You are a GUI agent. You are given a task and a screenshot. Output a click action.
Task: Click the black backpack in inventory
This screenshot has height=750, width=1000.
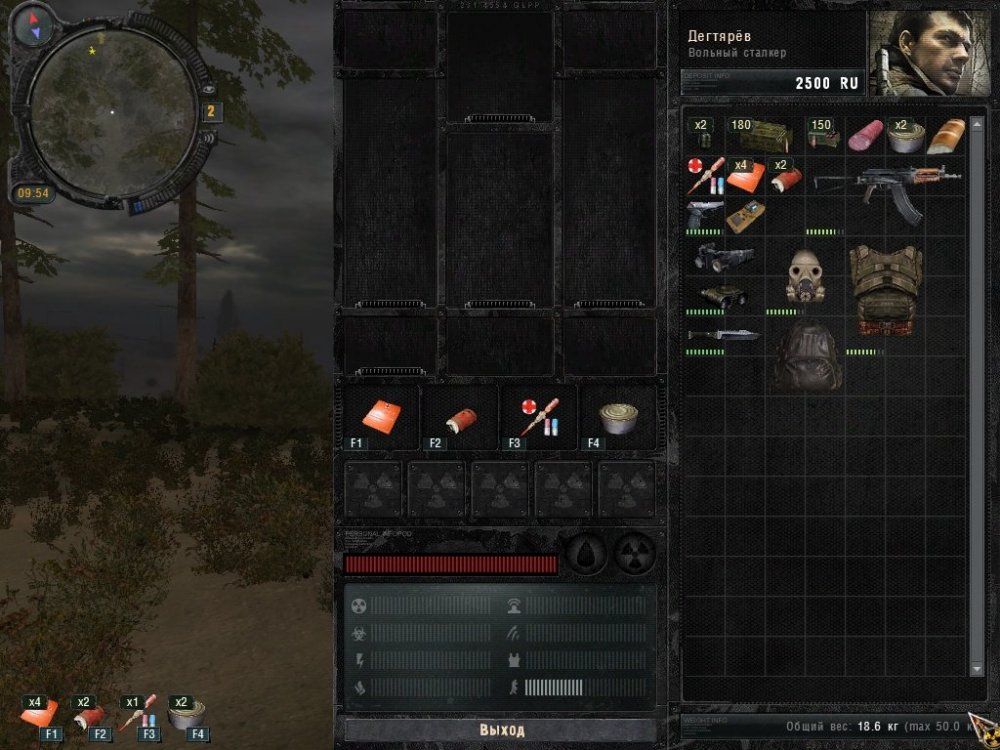(806, 357)
